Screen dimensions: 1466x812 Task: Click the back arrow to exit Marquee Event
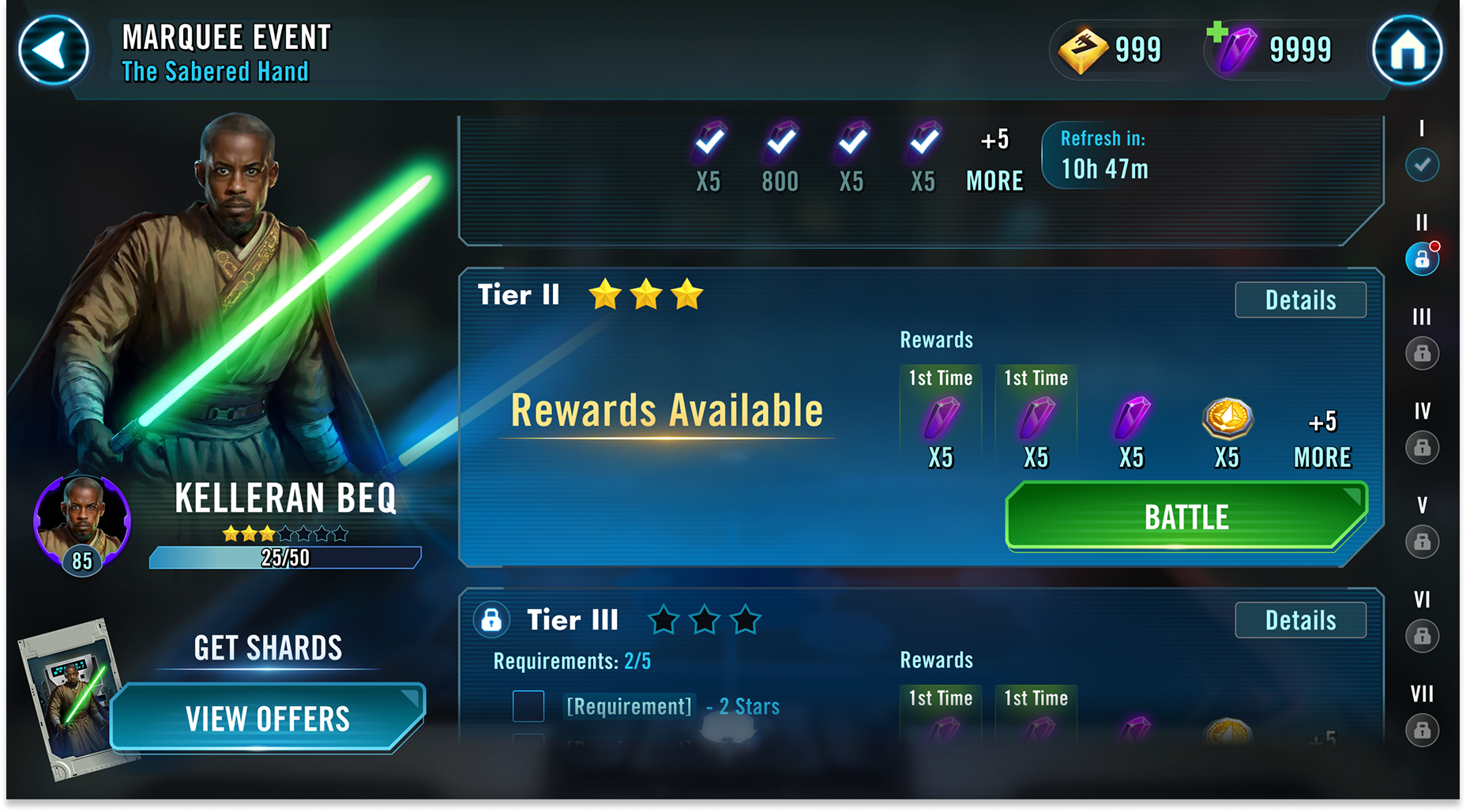[53, 50]
